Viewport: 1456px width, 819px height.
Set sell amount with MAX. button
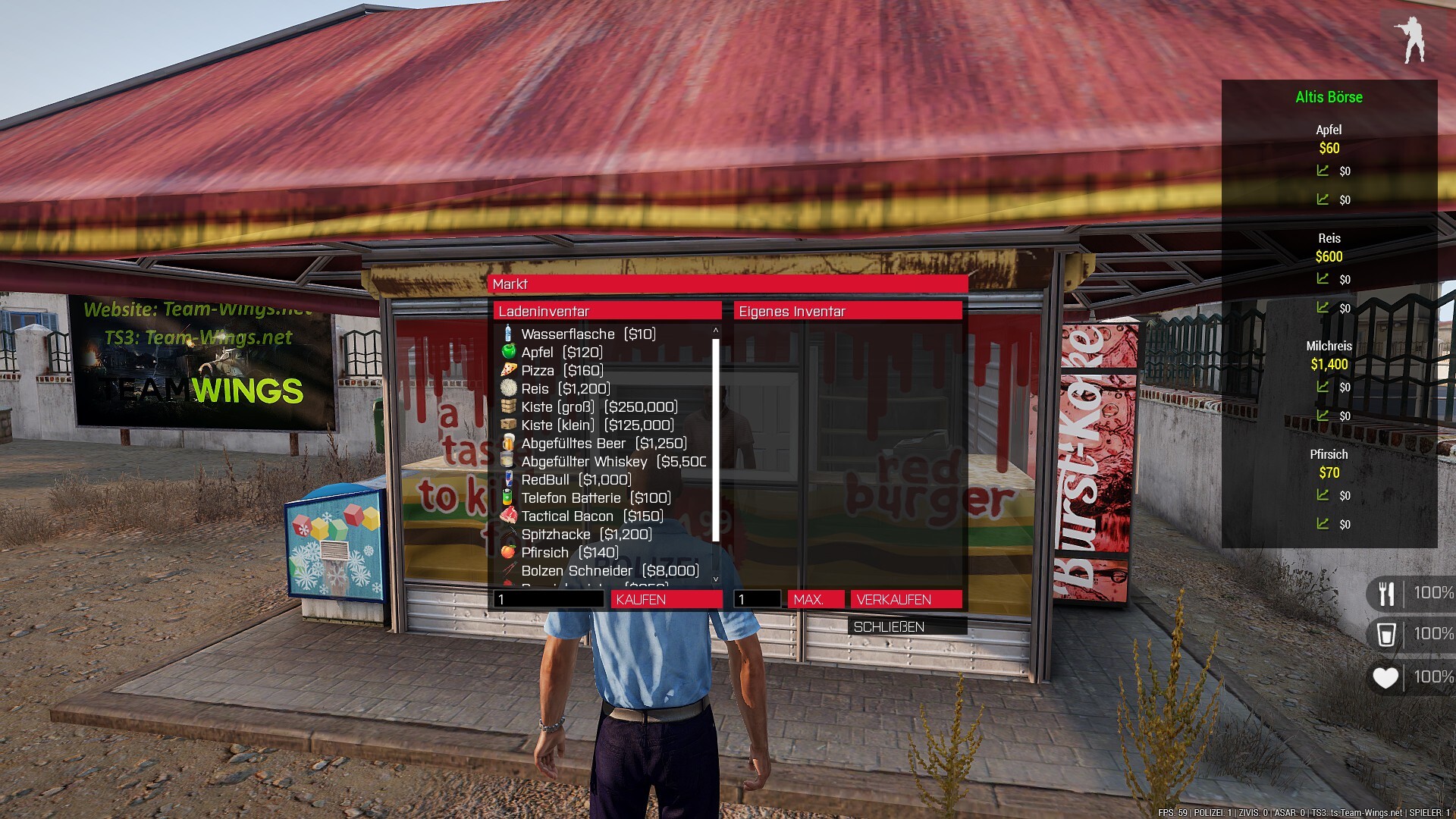tap(815, 600)
